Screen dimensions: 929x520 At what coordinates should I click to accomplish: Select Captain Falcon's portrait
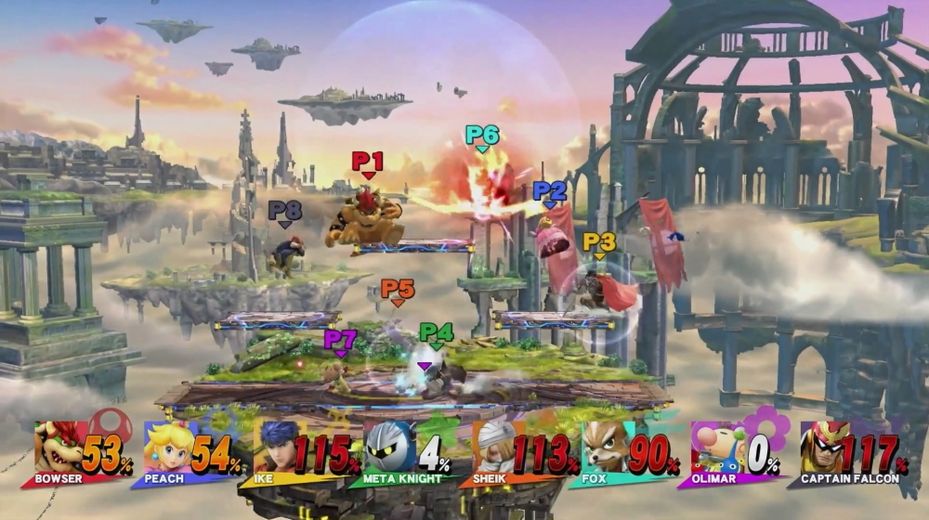coord(823,446)
